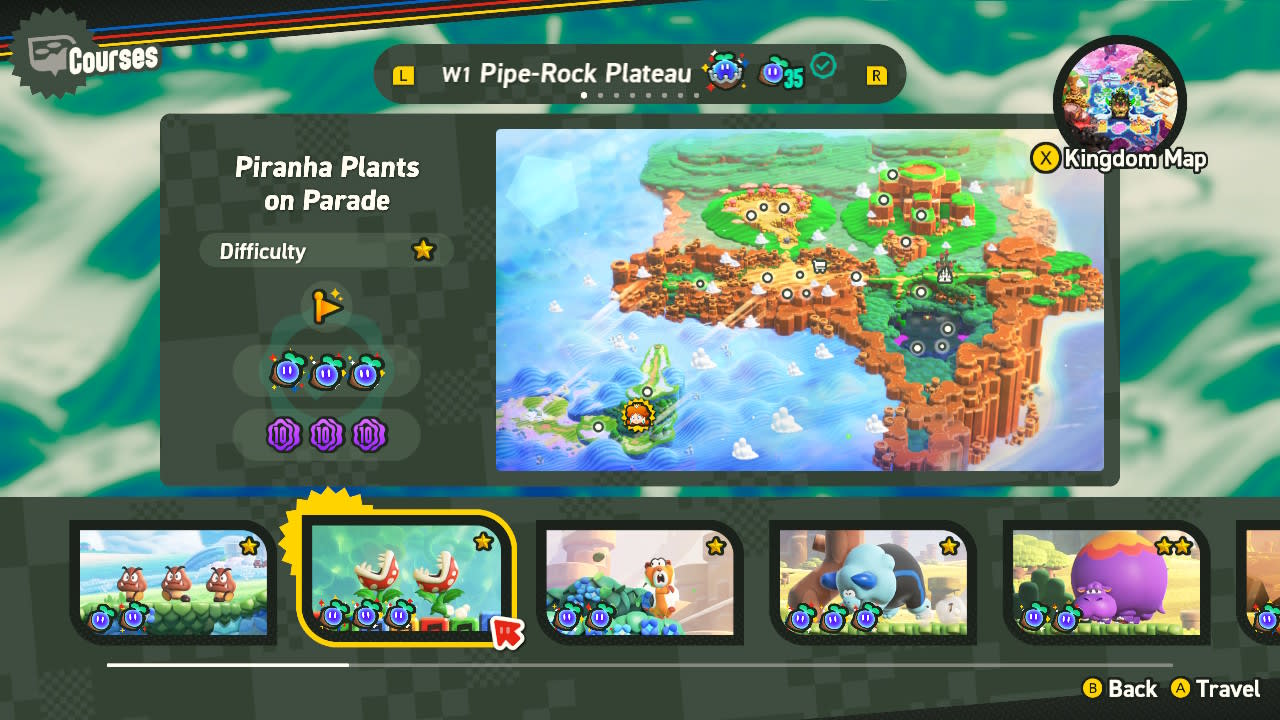This screenshot has height=720, width=1280.
Task: Go back with the Back button
Action: click(x=1120, y=689)
